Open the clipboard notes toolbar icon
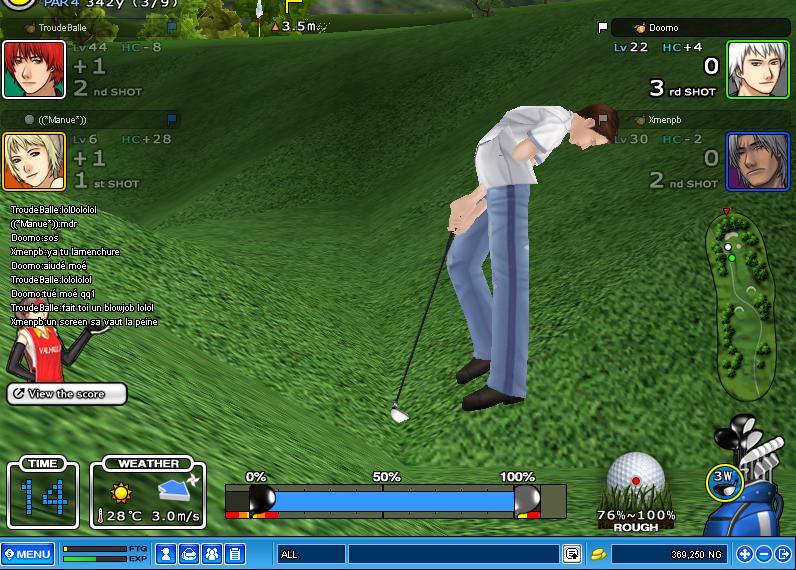This screenshot has width=796, height=570. (235, 553)
